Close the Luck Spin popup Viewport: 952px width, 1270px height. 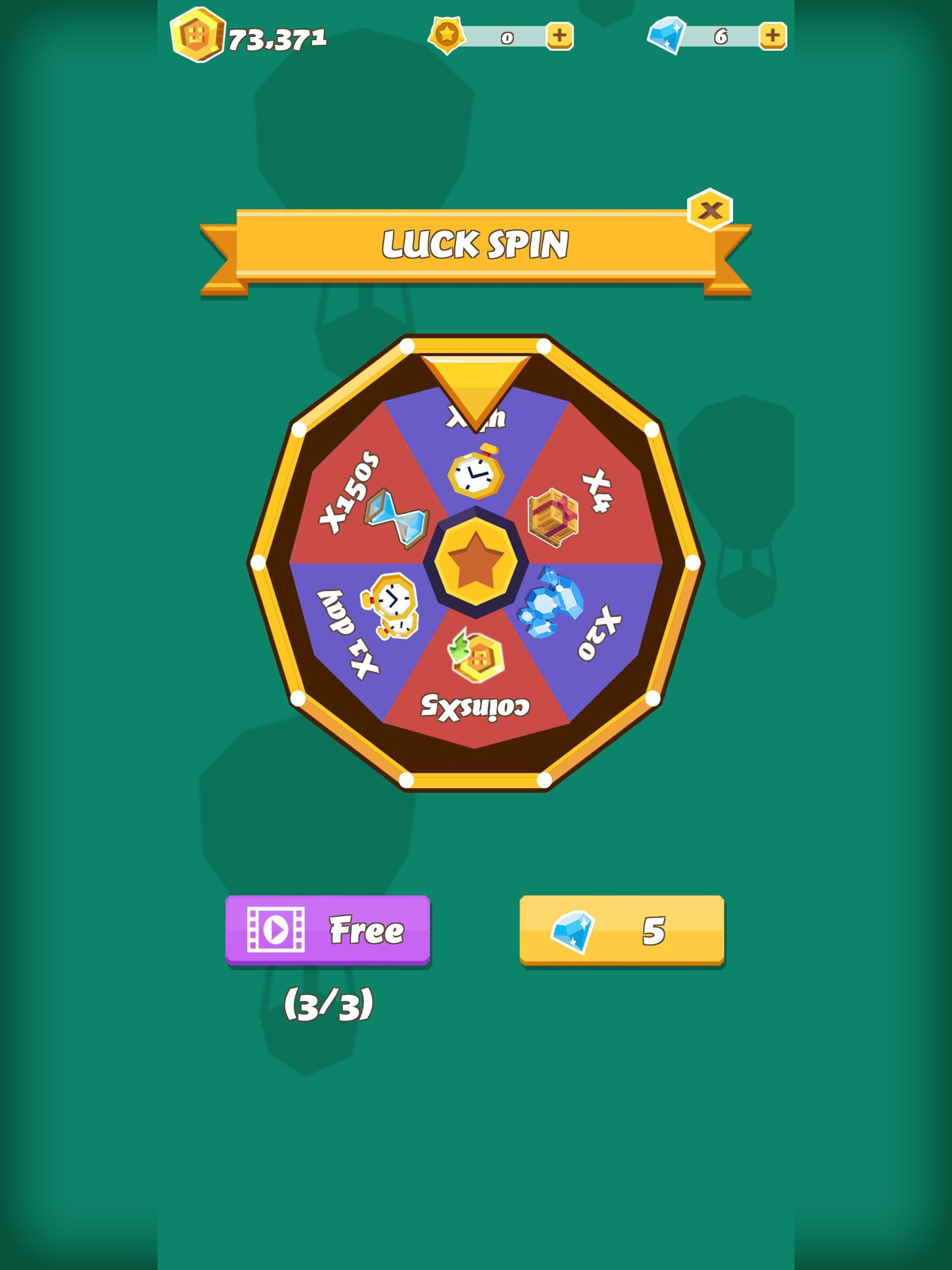[710, 210]
